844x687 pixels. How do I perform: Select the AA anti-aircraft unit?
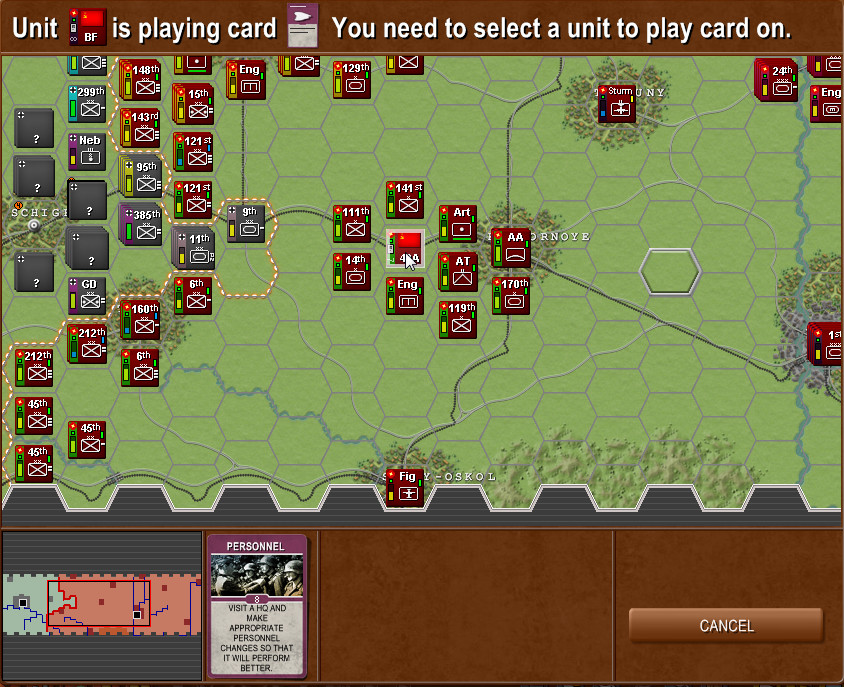point(511,247)
